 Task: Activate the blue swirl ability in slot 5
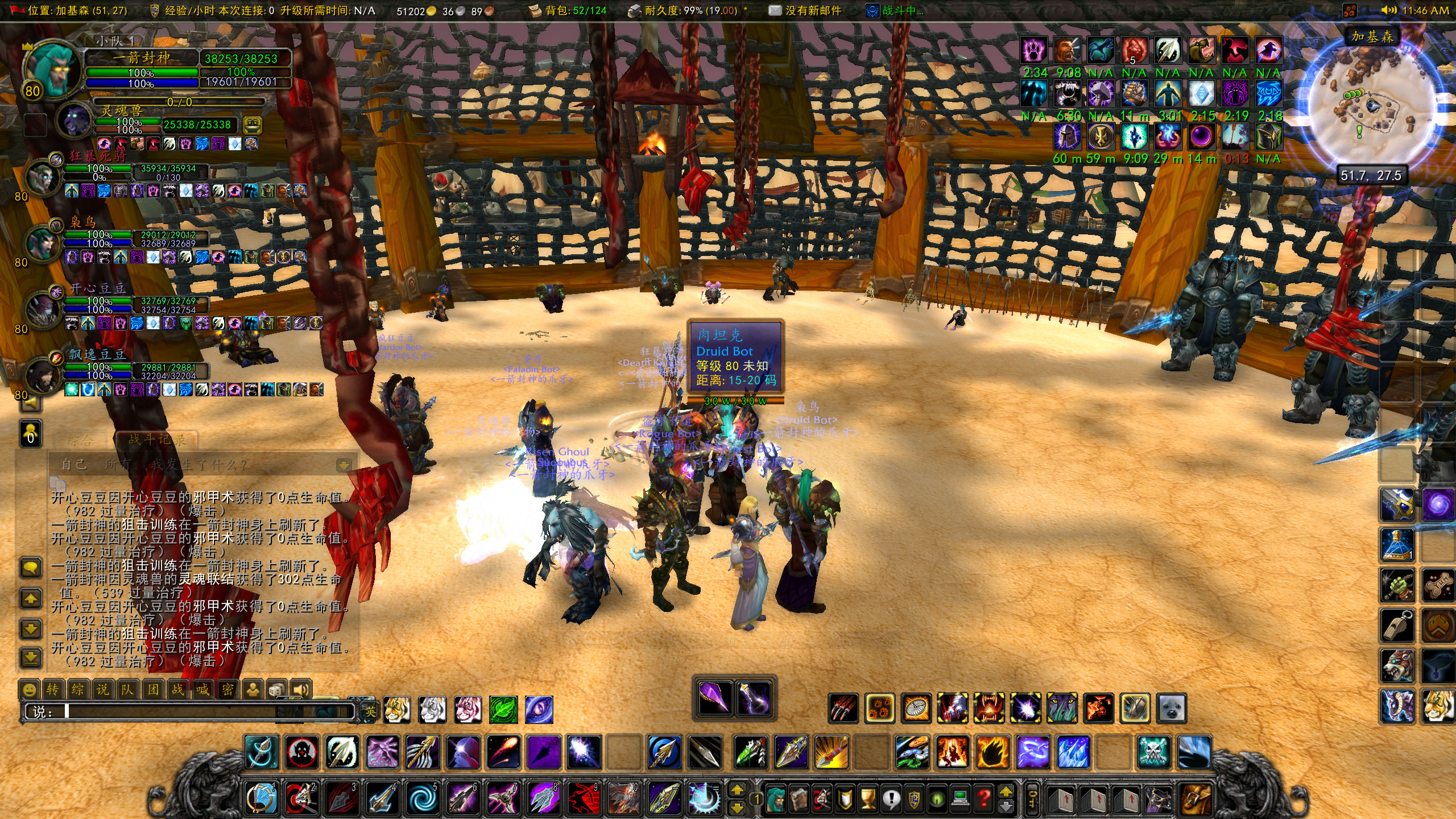point(423,799)
